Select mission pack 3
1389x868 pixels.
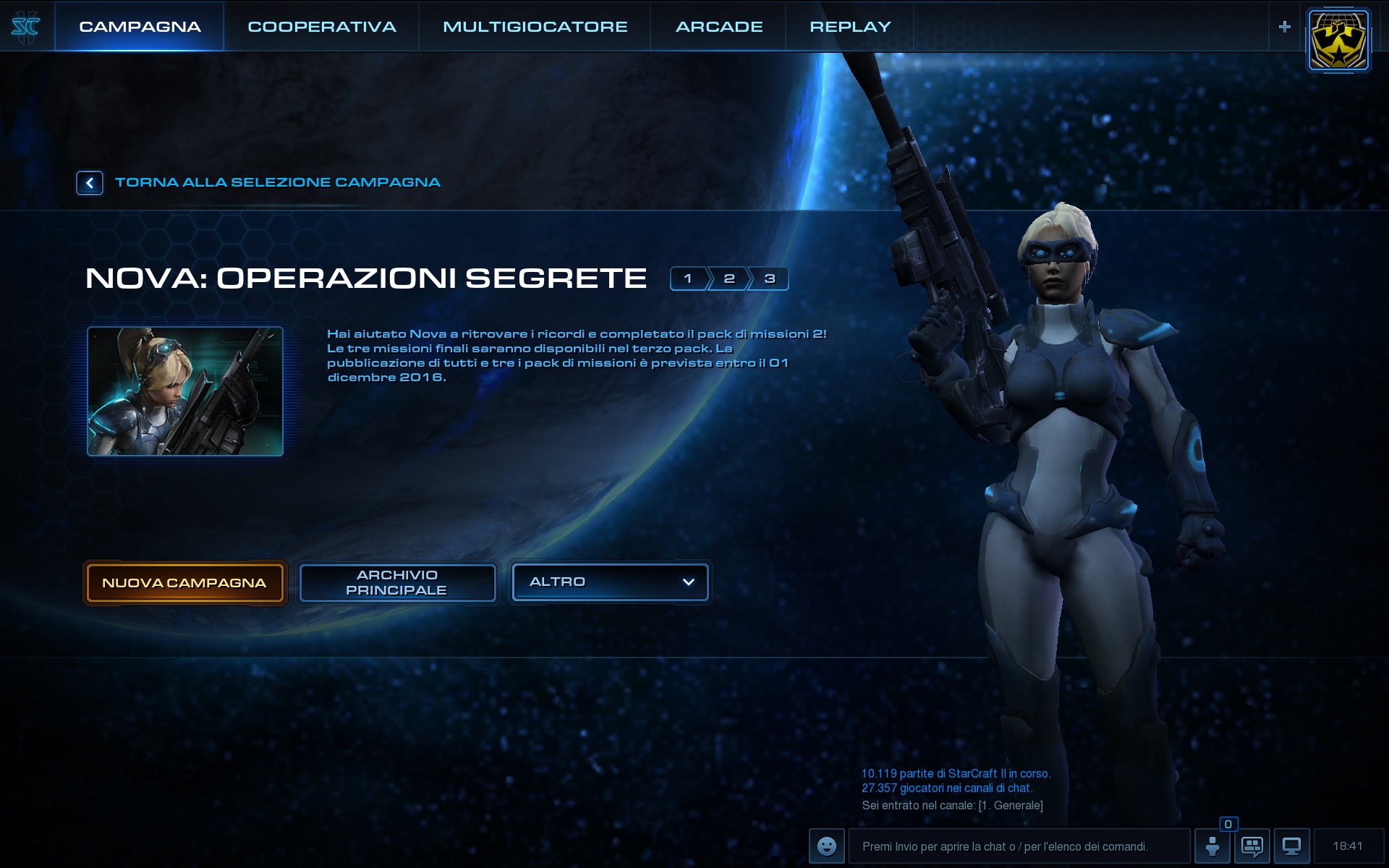[x=770, y=278]
